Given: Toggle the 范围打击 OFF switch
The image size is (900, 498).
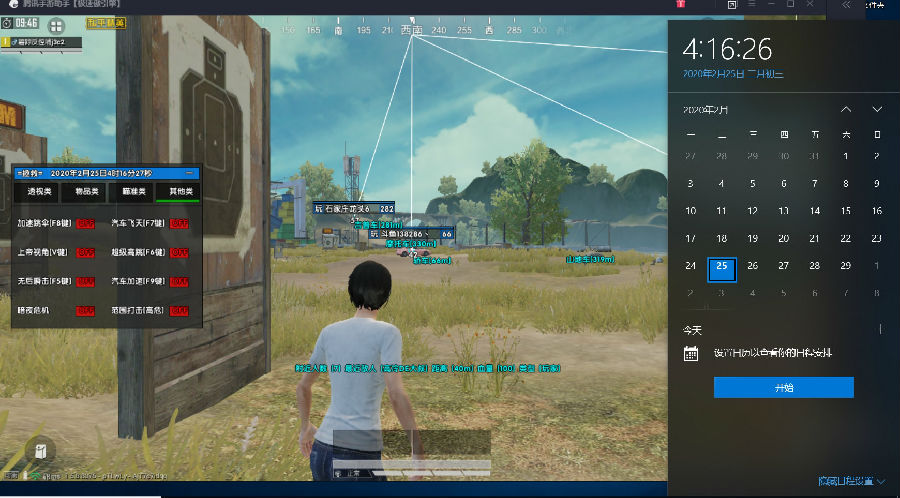Looking at the screenshot, I should [180, 311].
